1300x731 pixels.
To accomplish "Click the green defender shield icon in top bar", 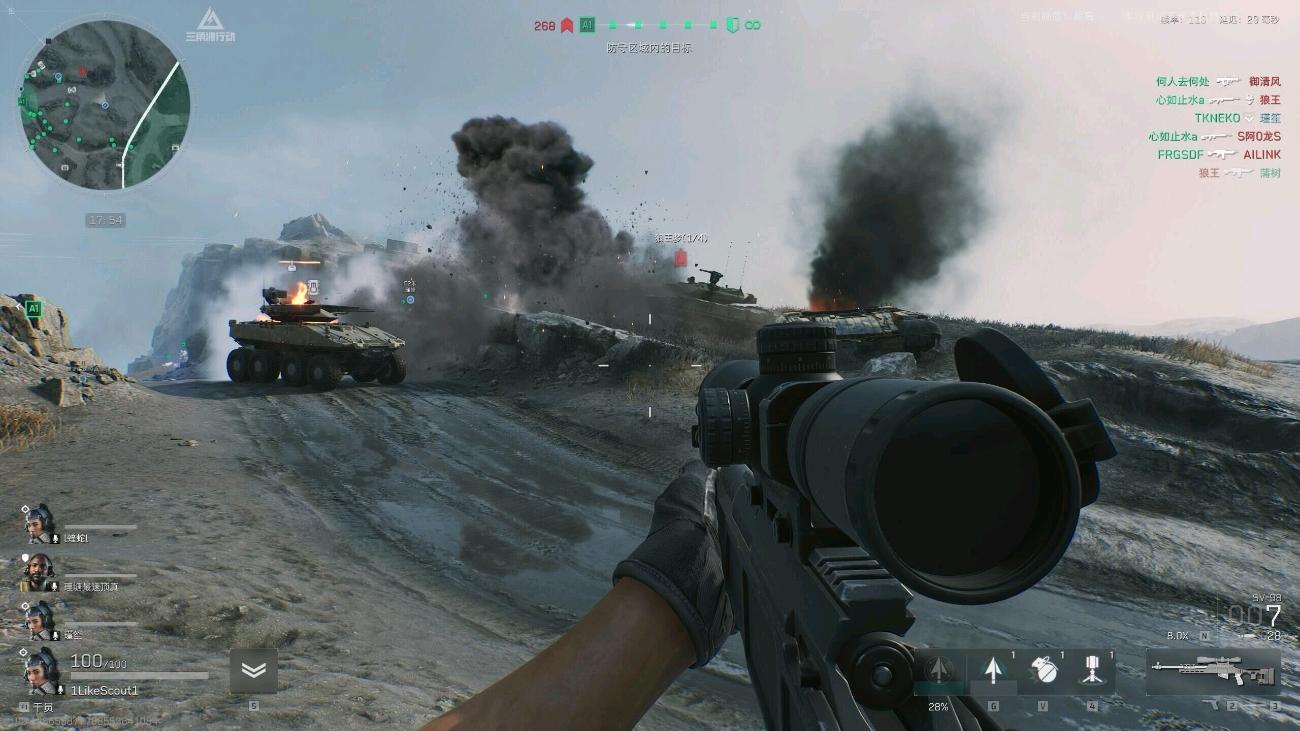I will point(732,25).
